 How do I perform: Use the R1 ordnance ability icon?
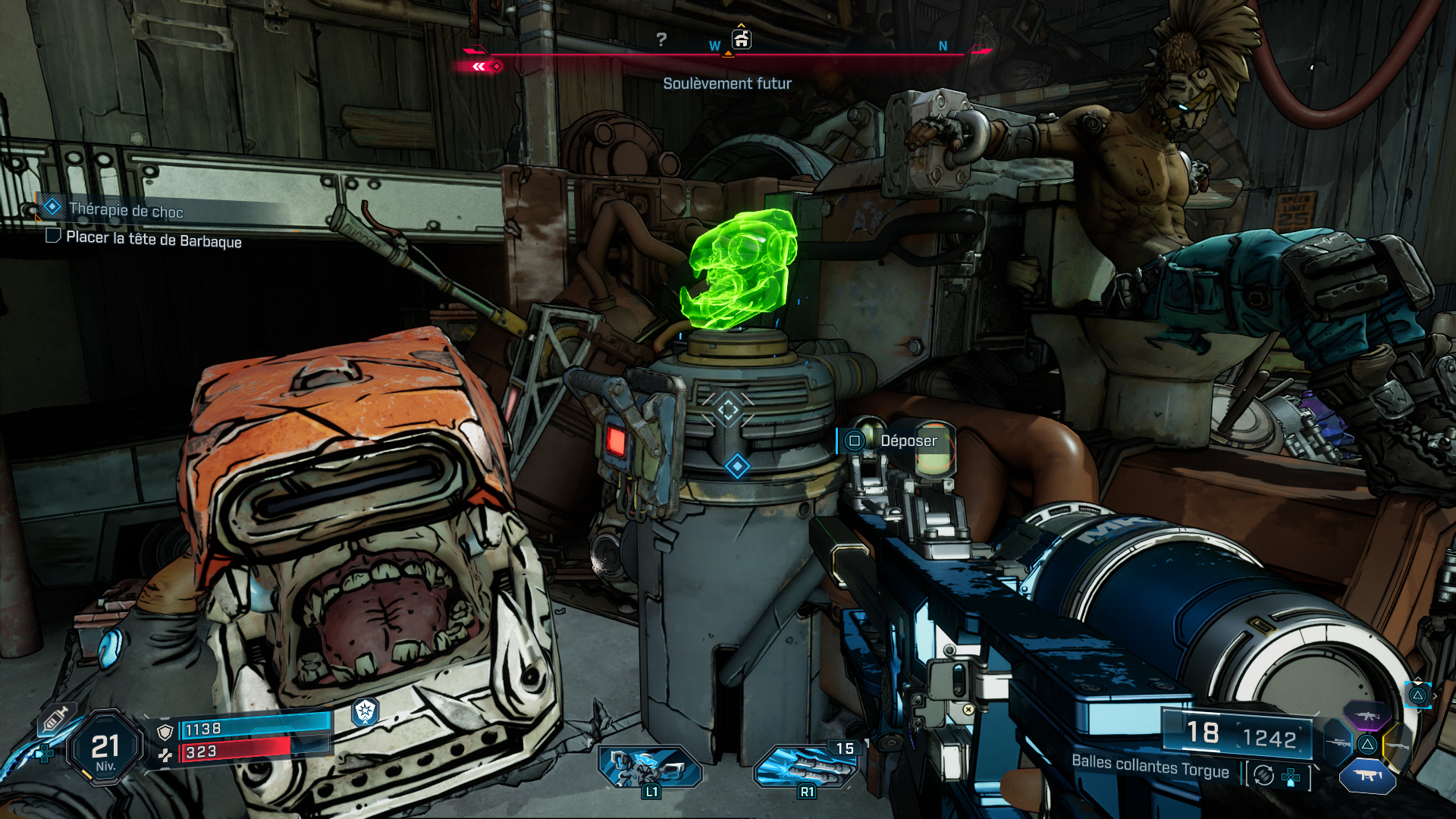tap(806, 767)
